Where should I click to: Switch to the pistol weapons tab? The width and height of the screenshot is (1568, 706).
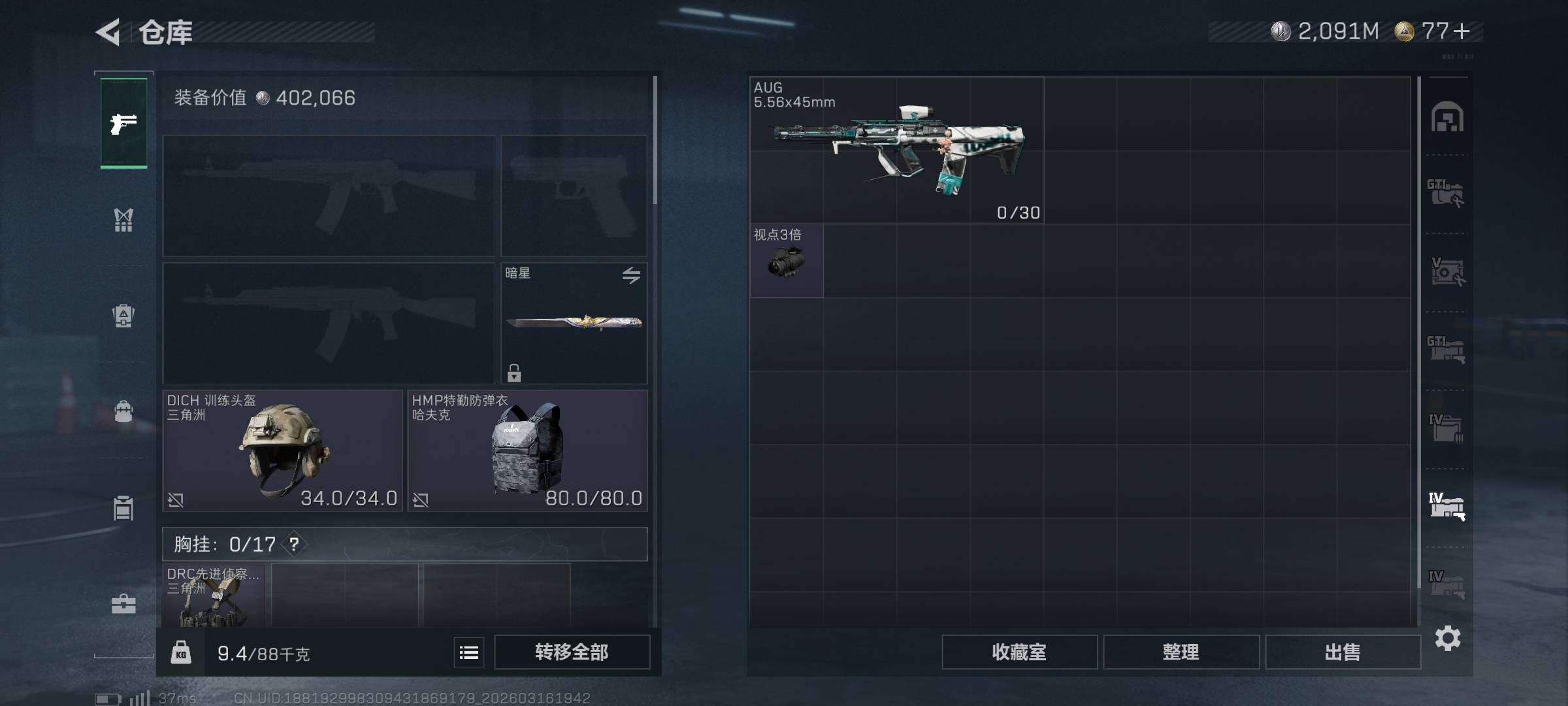tap(123, 124)
